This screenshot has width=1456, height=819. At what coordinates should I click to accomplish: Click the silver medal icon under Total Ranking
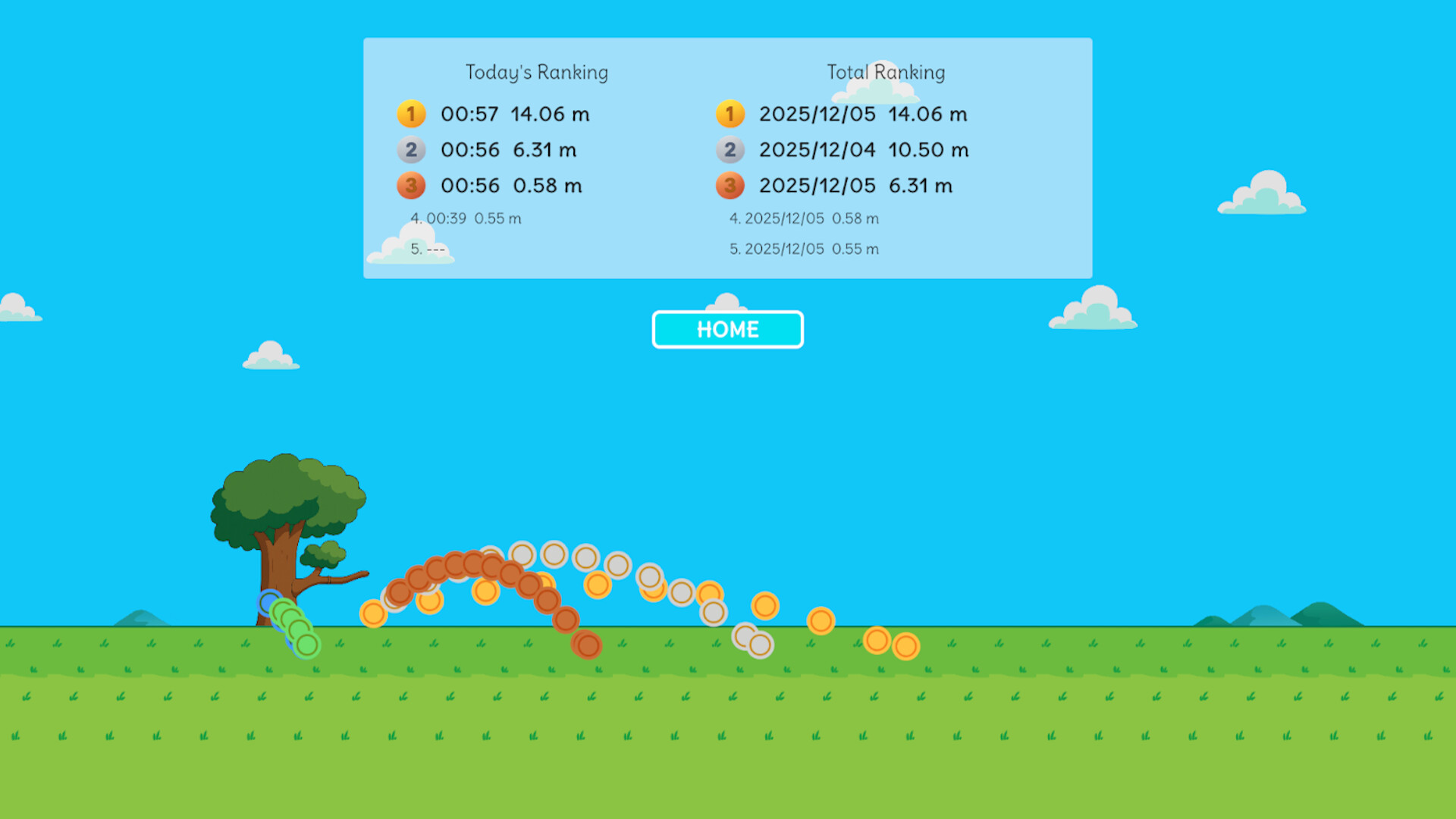click(730, 150)
